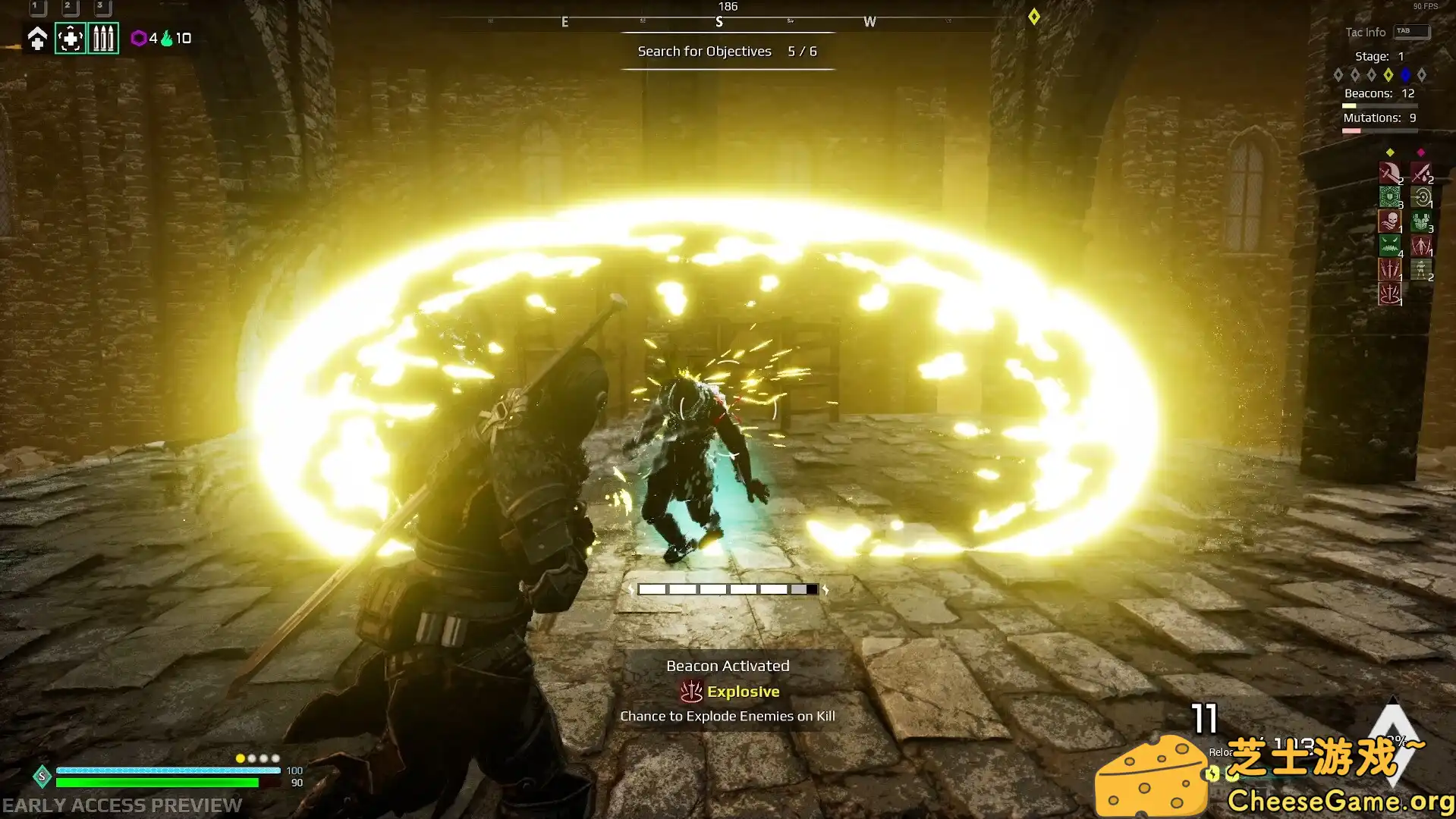Click the Explosive beacon notification
Viewport: 1456px width, 819px height.
click(728, 692)
